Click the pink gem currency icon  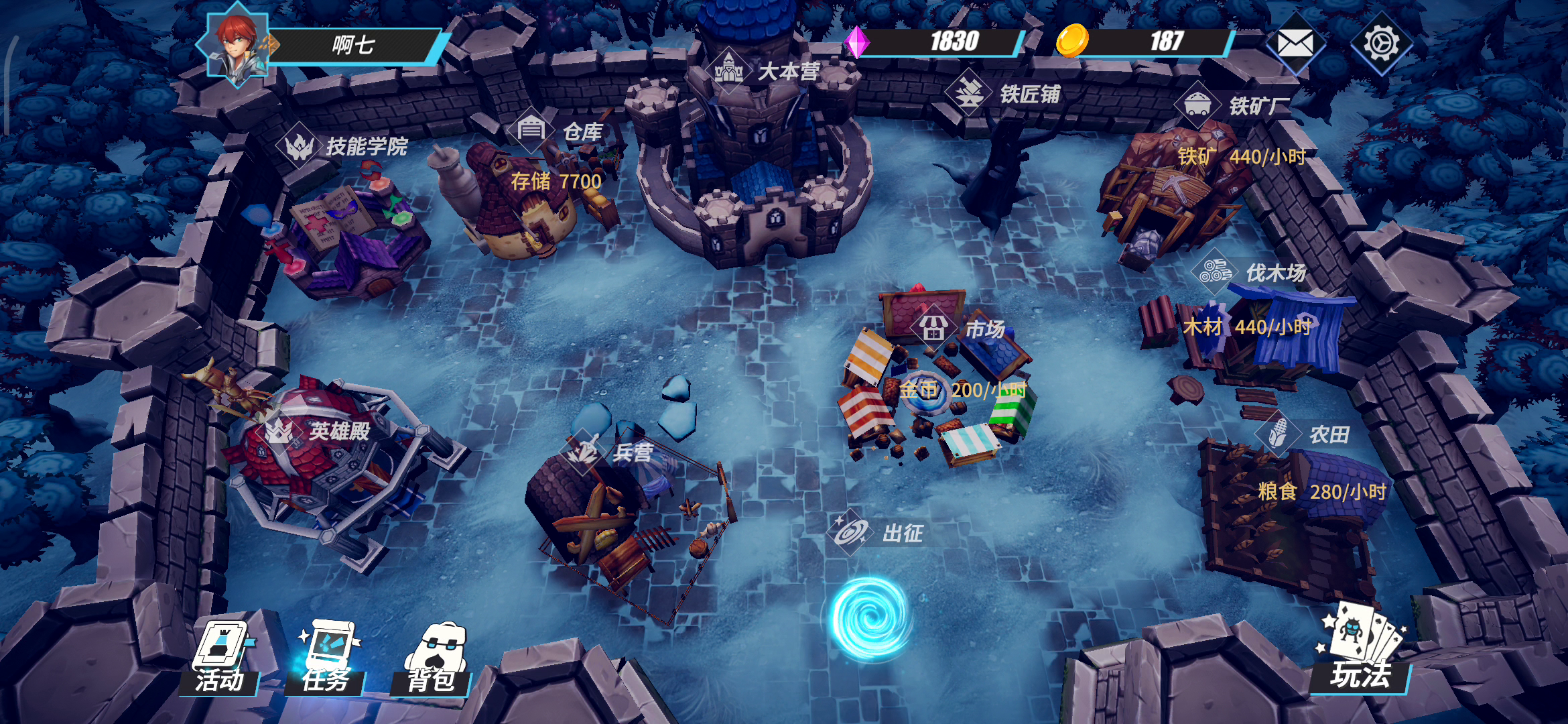point(856,42)
